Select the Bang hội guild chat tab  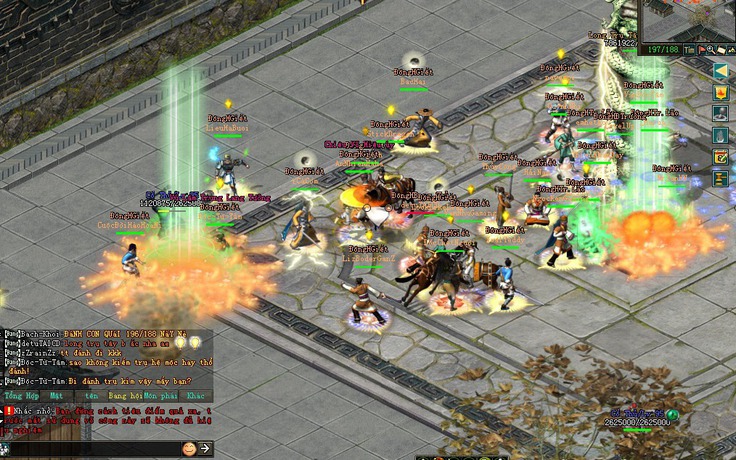(x=125, y=395)
